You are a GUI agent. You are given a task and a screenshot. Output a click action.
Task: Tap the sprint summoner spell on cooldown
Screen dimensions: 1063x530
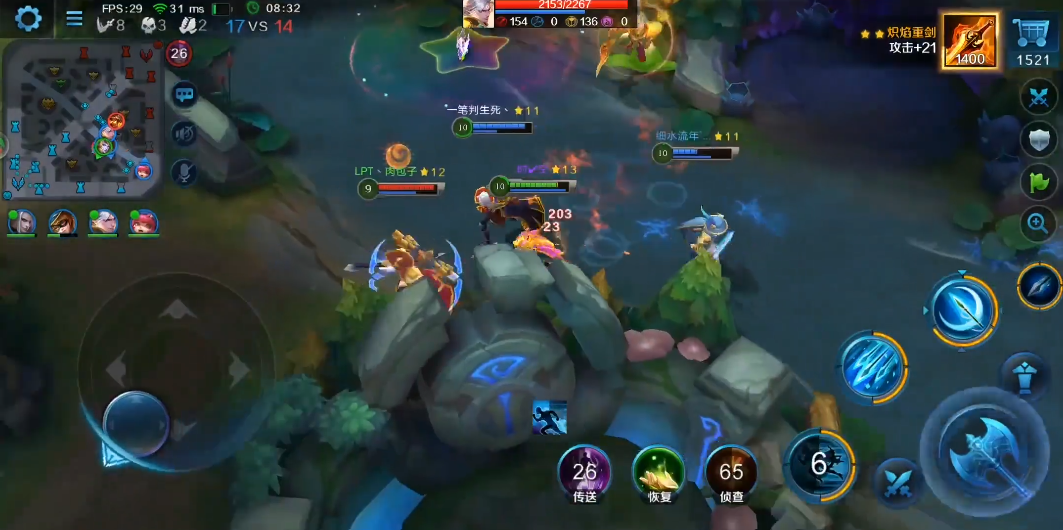click(820, 463)
